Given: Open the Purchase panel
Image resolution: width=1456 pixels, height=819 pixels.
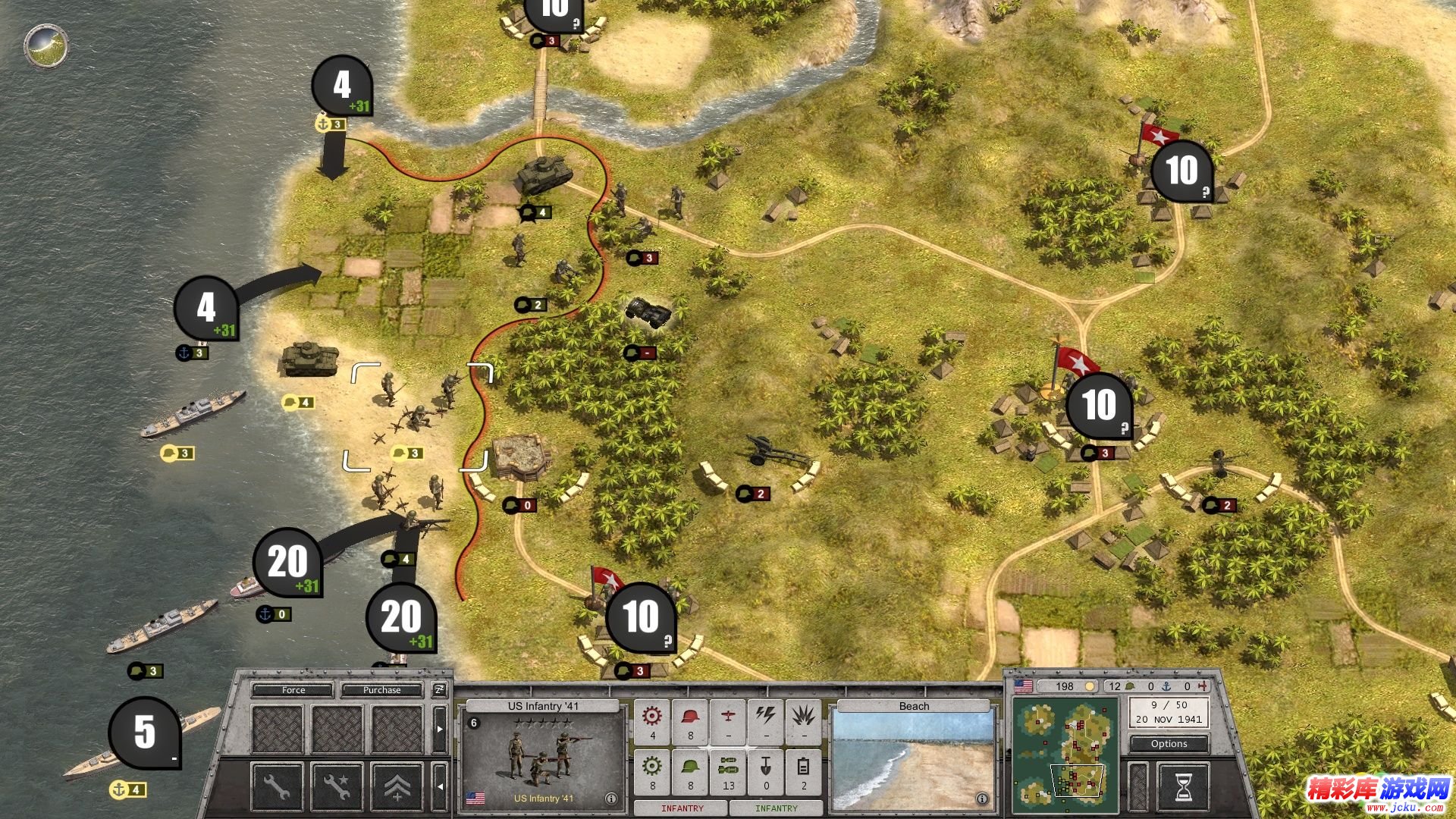Looking at the screenshot, I should point(381,690).
